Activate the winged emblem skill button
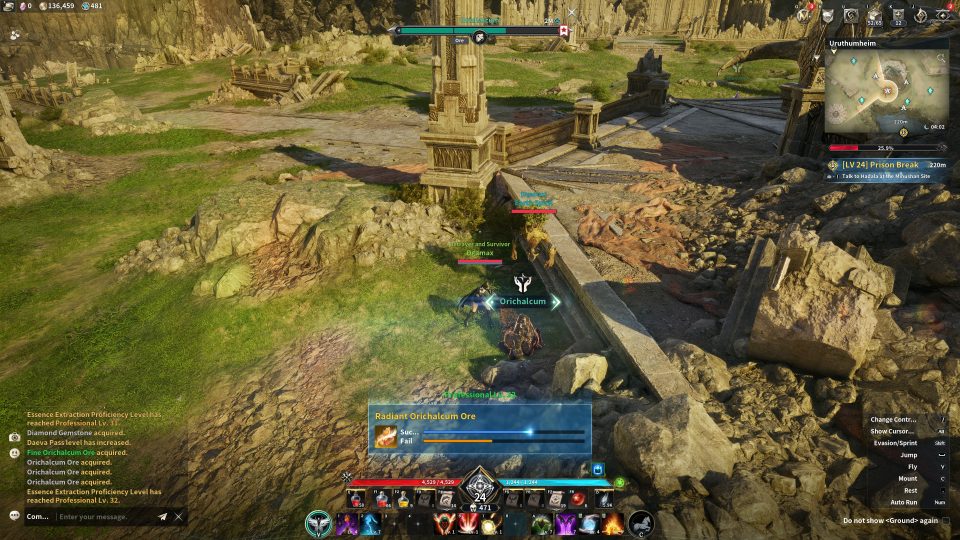960x540 pixels. click(x=319, y=523)
